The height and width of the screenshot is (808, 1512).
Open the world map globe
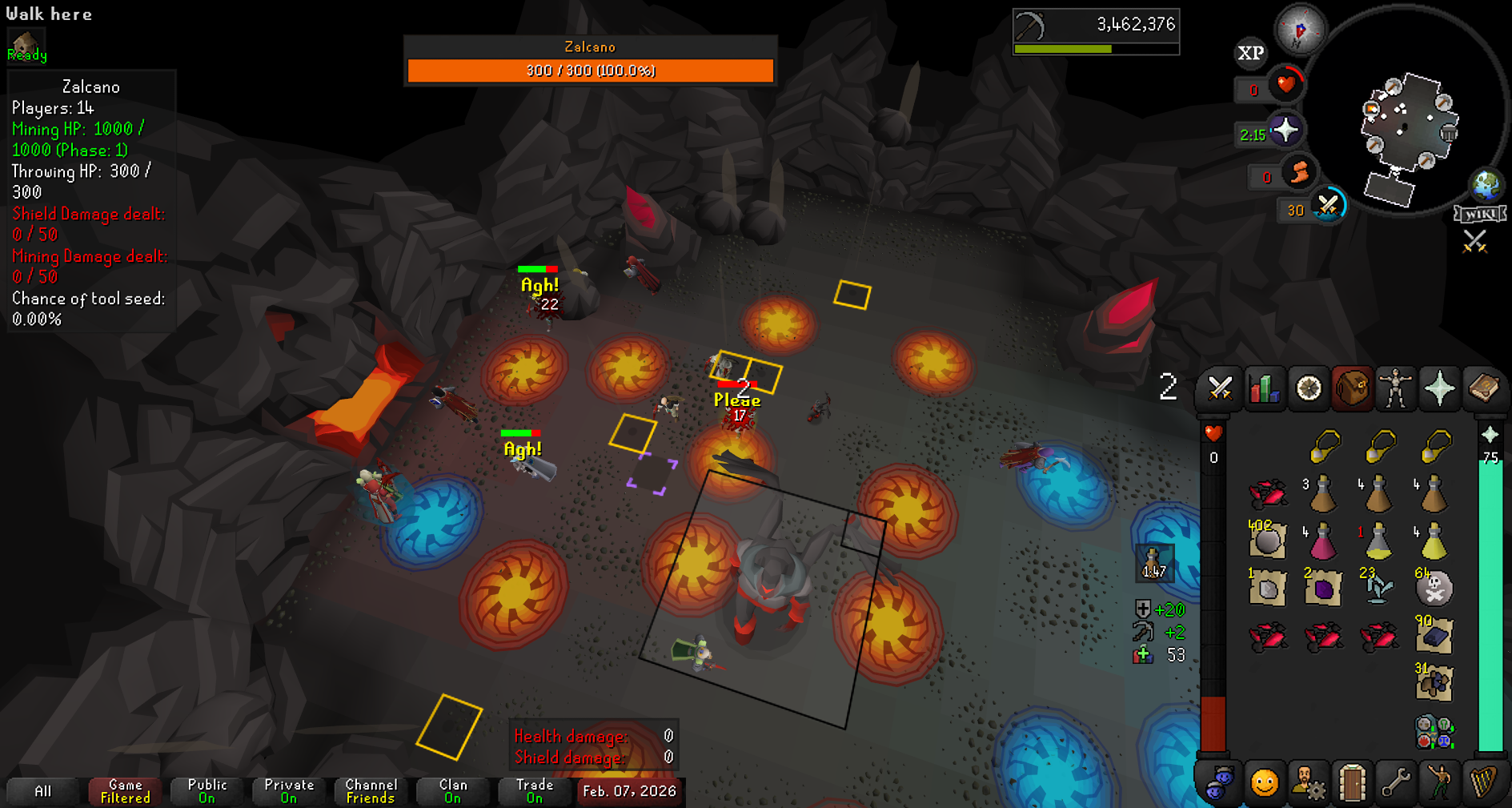click(1486, 185)
